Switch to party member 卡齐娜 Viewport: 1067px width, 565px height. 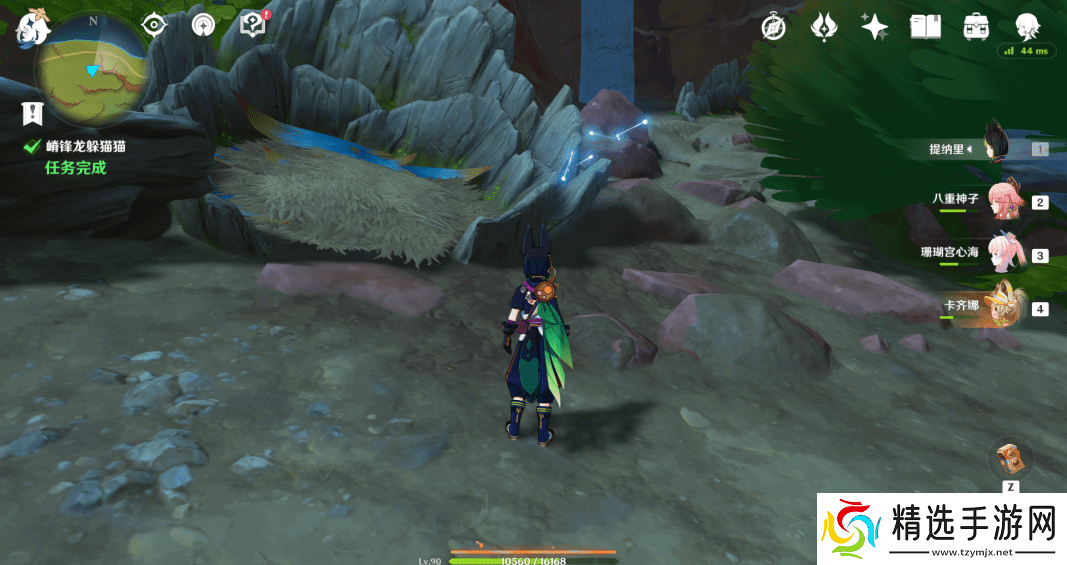tap(1003, 307)
